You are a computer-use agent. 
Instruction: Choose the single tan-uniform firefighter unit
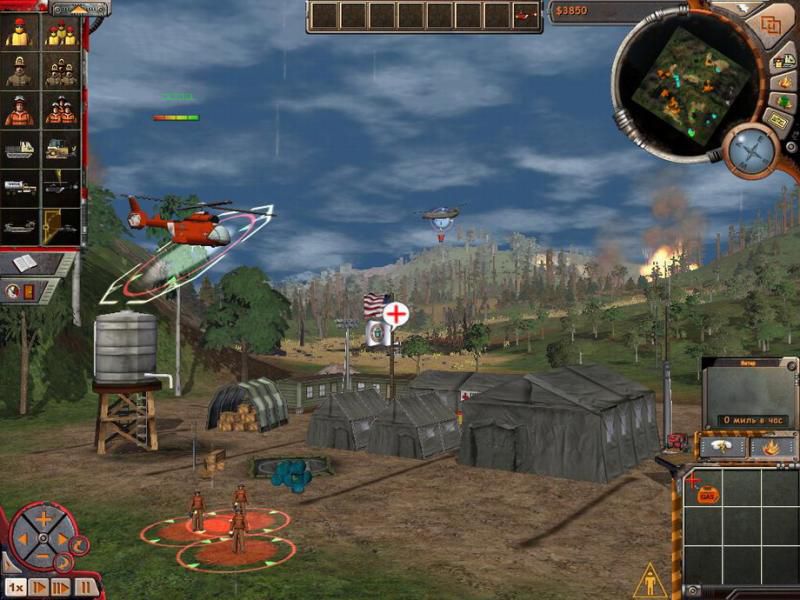tap(19, 71)
